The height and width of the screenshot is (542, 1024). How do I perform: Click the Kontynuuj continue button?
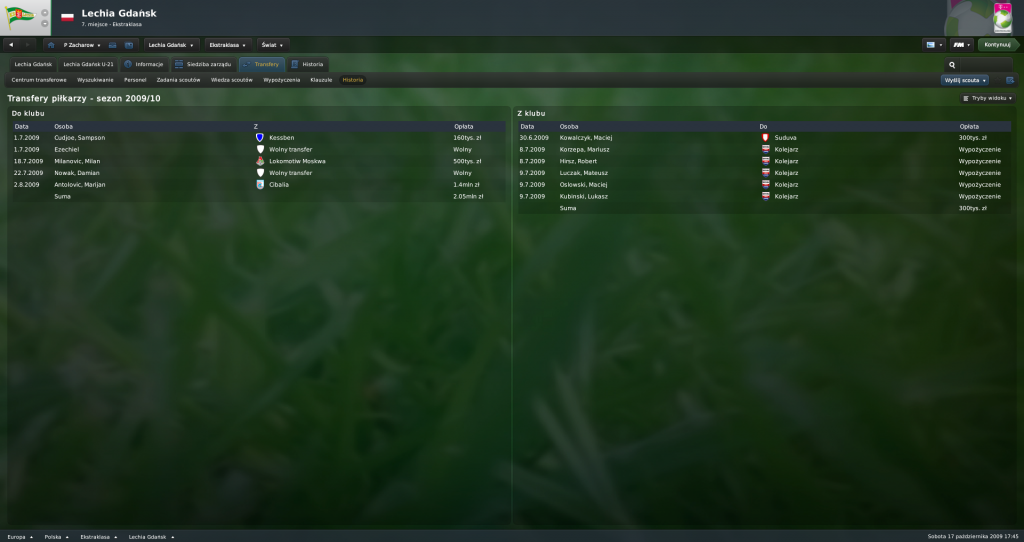[x=995, y=45]
